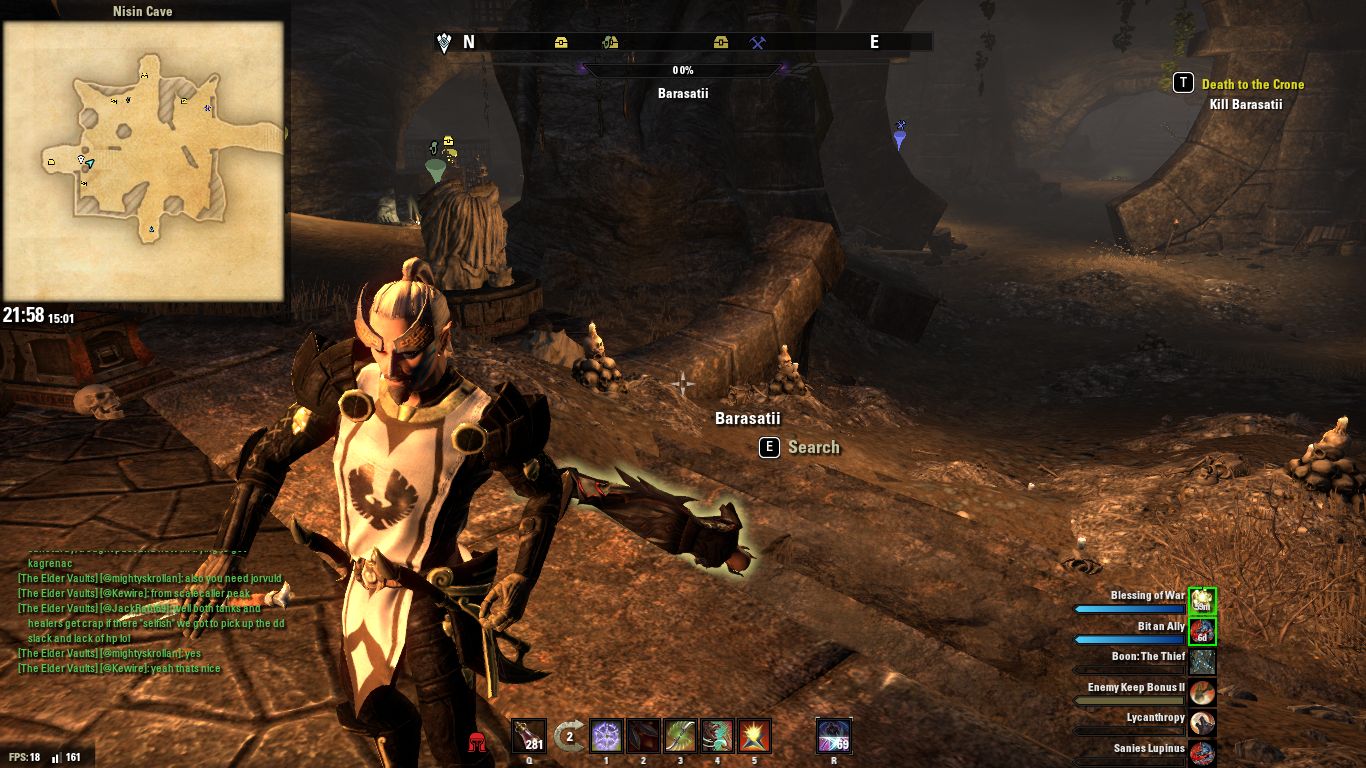Click the Nisin Cave map title

tap(145, 11)
